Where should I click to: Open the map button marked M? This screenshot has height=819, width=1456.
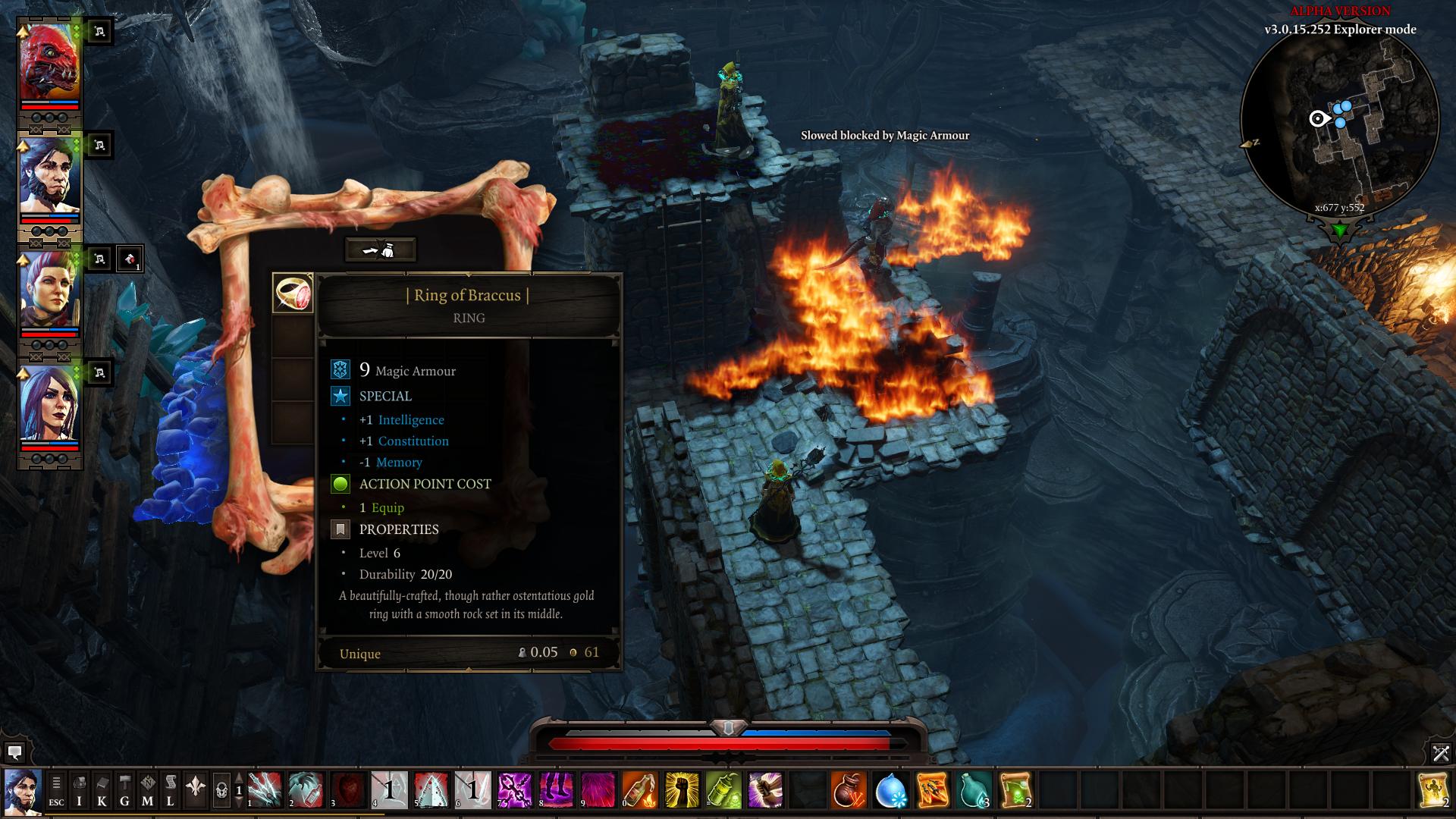click(x=148, y=791)
